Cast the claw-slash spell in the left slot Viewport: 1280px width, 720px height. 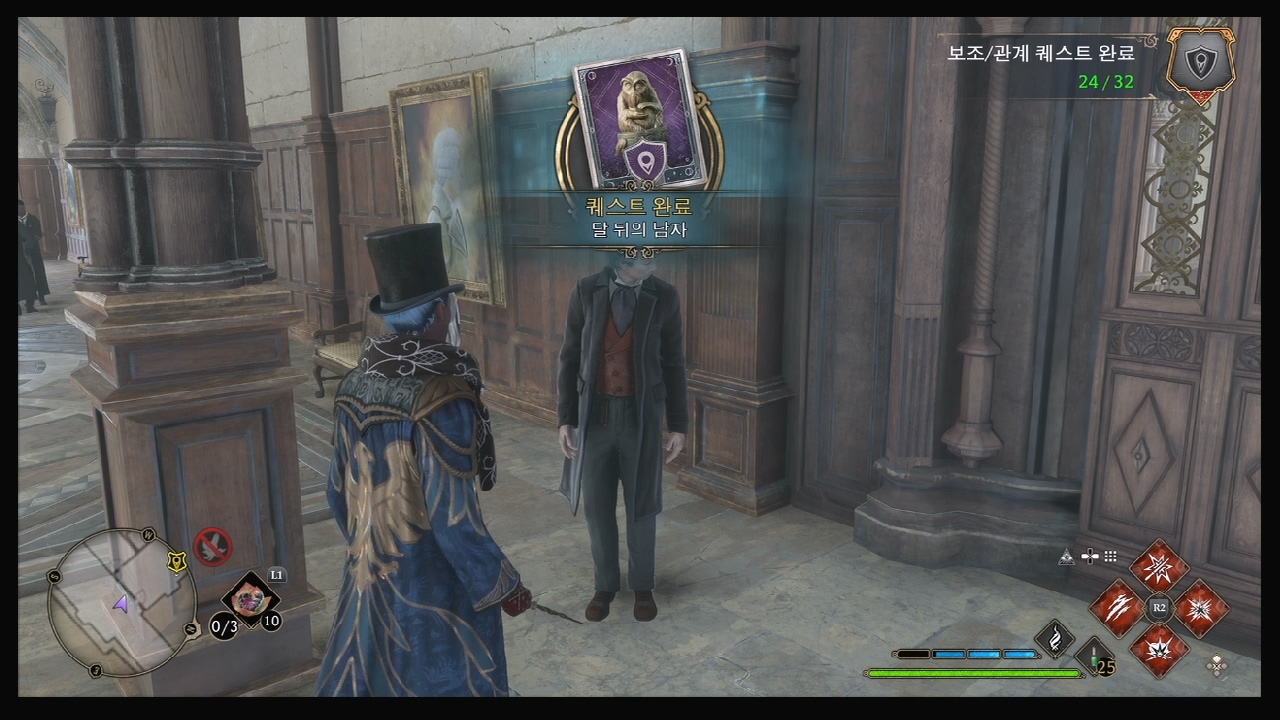pos(1117,607)
